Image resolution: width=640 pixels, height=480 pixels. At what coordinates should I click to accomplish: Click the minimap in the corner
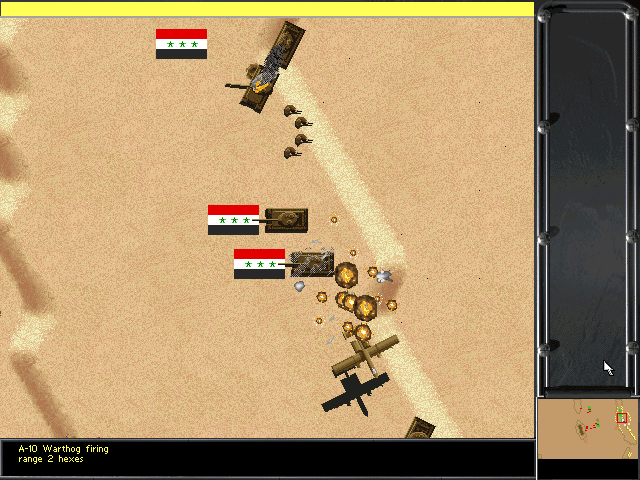pos(587,428)
